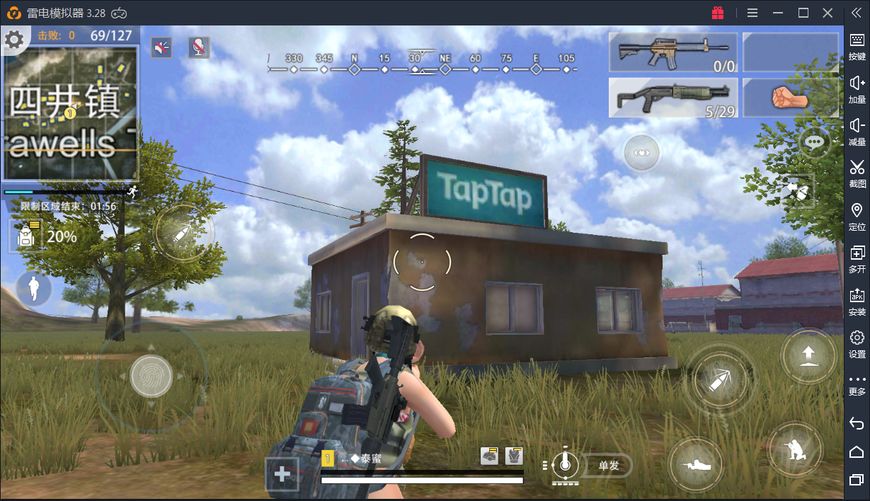
Task: Toggle the crouch stance button
Action: pos(794,450)
